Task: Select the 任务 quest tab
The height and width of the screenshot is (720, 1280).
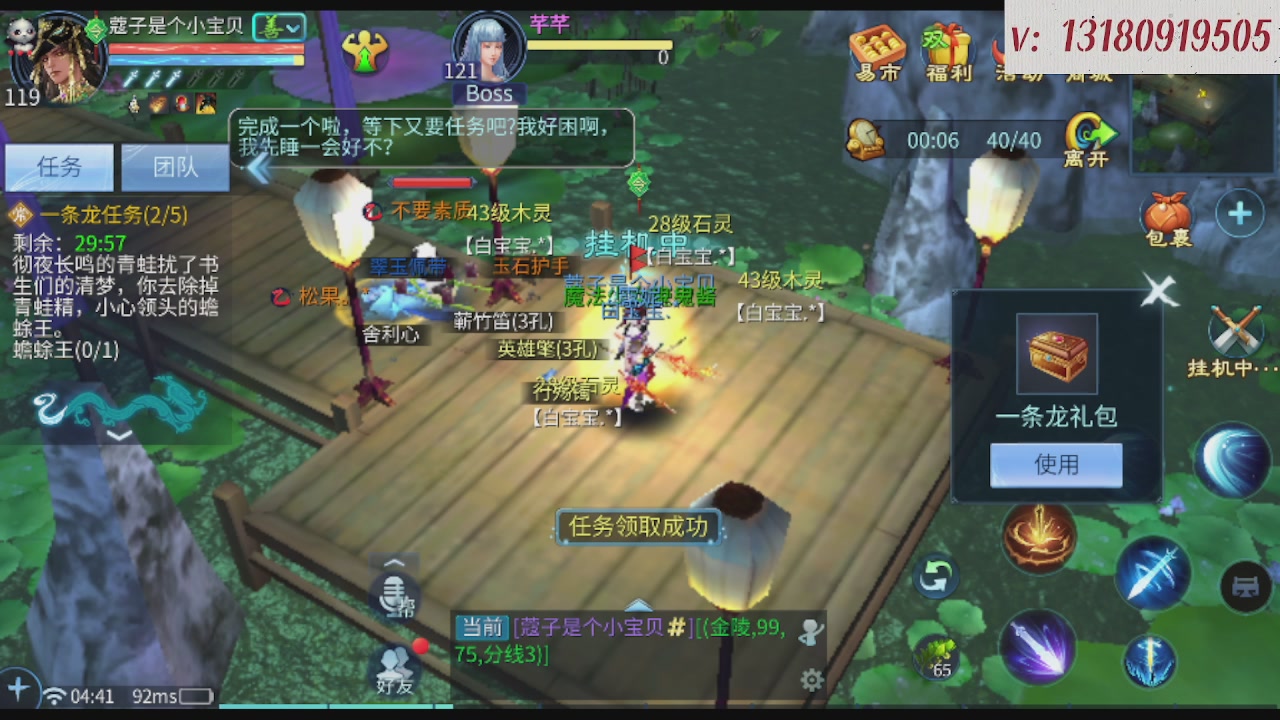Action: click(x=58, y=166)
